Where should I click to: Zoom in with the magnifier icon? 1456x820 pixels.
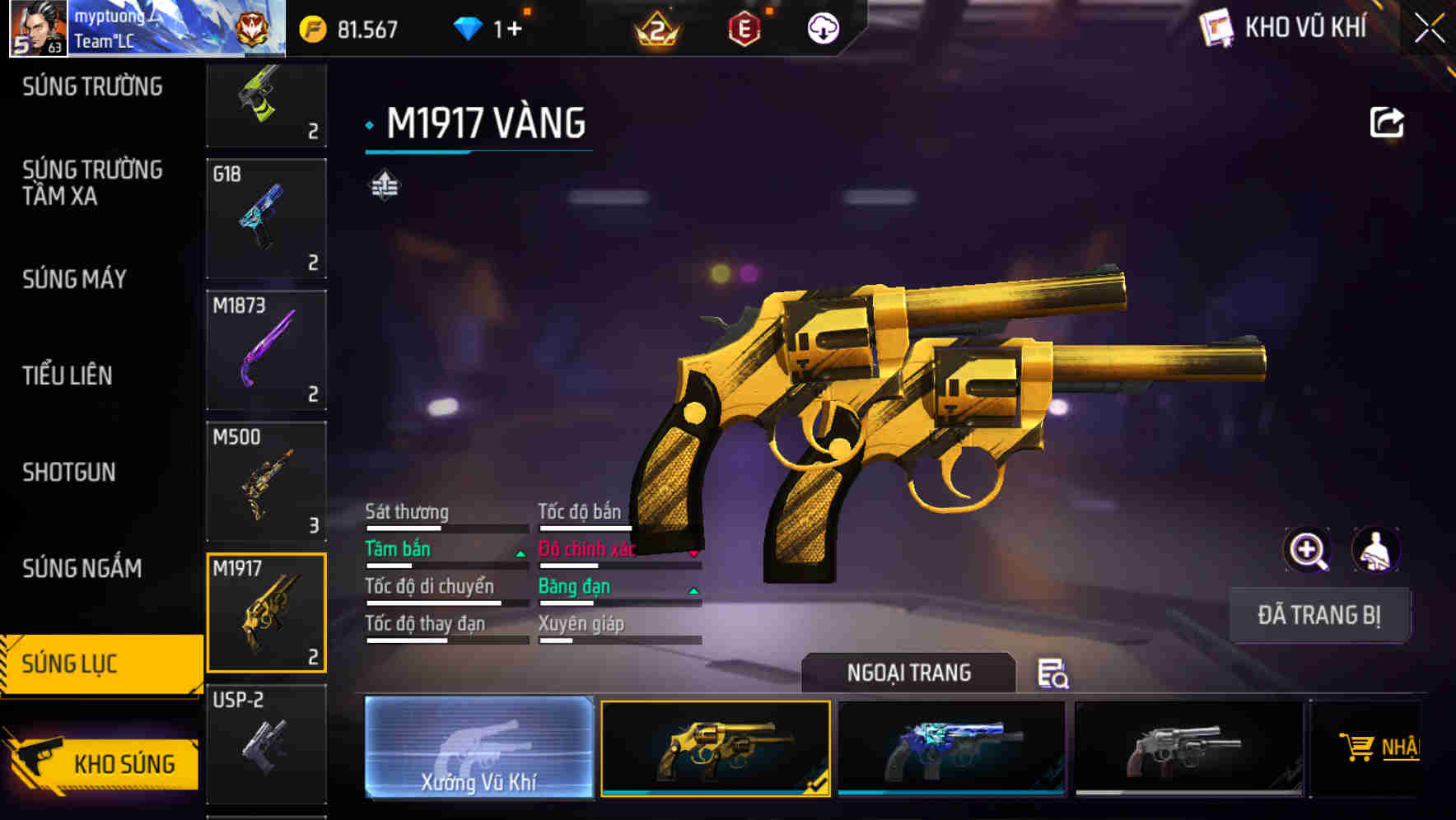(x=1307, y=550)
